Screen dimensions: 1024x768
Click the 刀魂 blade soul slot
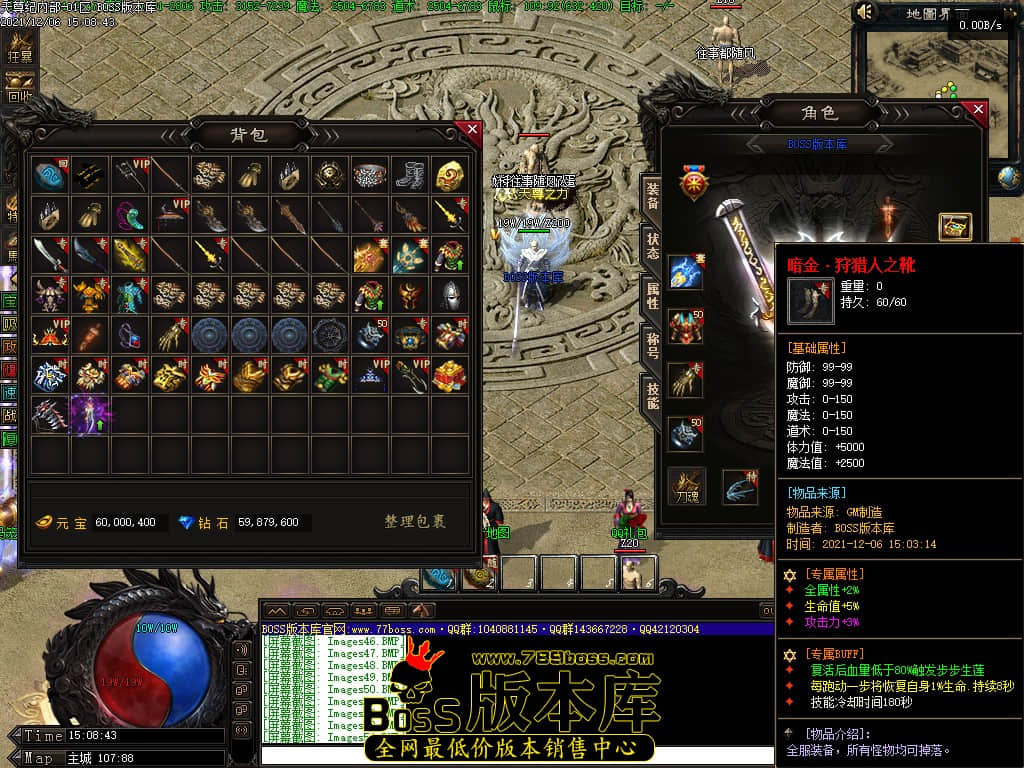tap(686, 486)
